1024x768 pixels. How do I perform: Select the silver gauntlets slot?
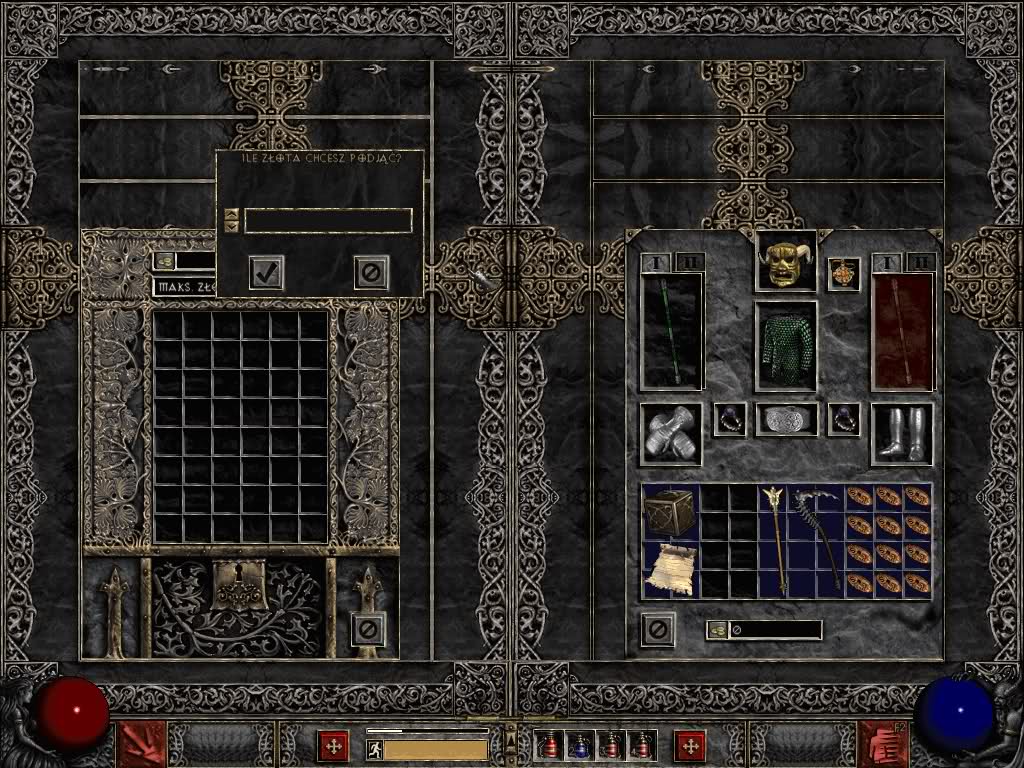(x=670, y=434)
